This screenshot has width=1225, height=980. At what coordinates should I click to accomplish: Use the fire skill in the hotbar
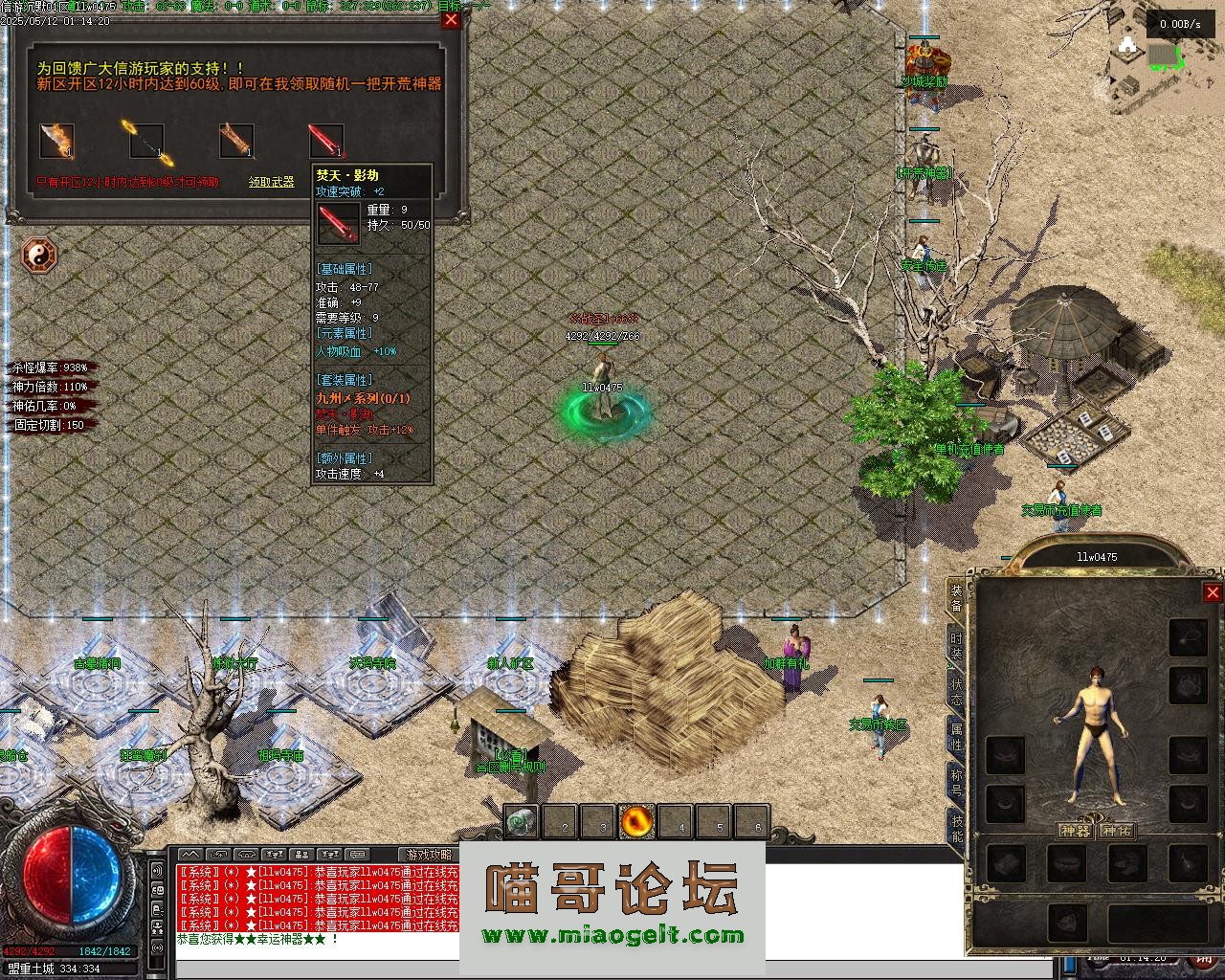[x=636, y=821]
